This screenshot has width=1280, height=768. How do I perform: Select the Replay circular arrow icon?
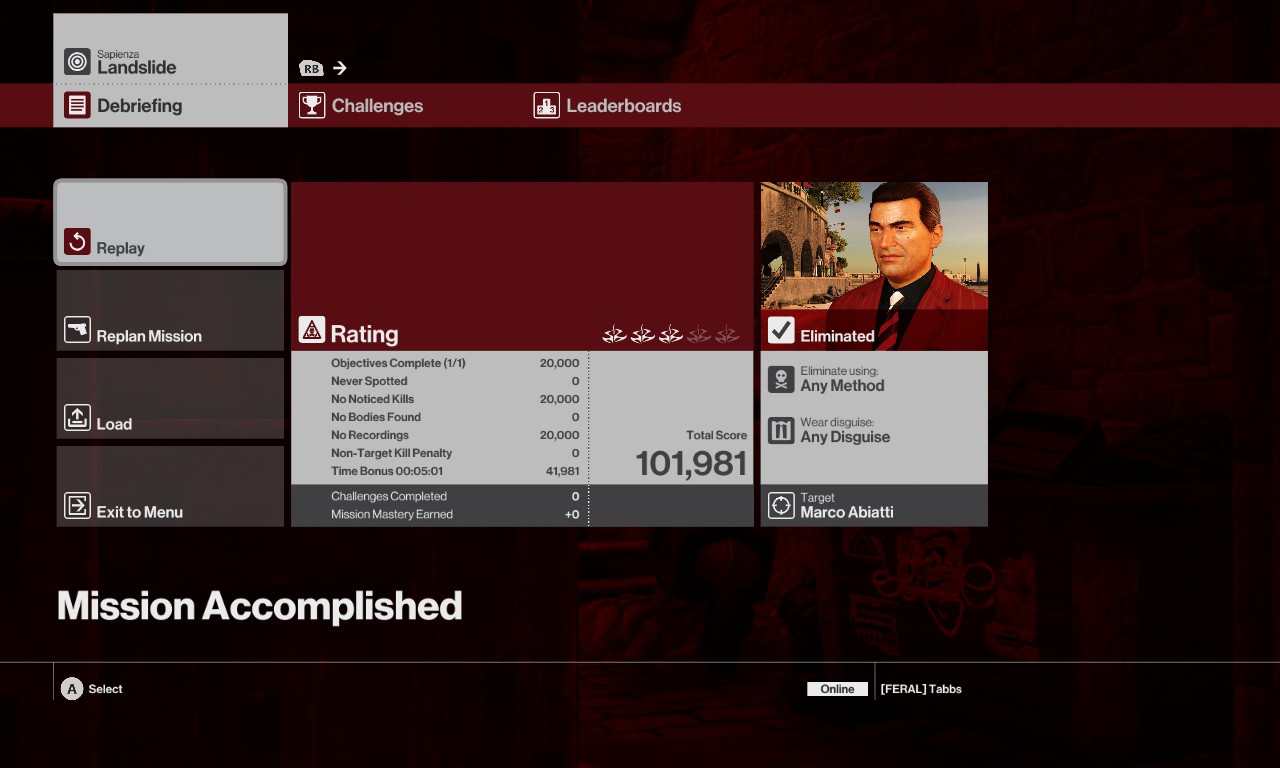78,241
